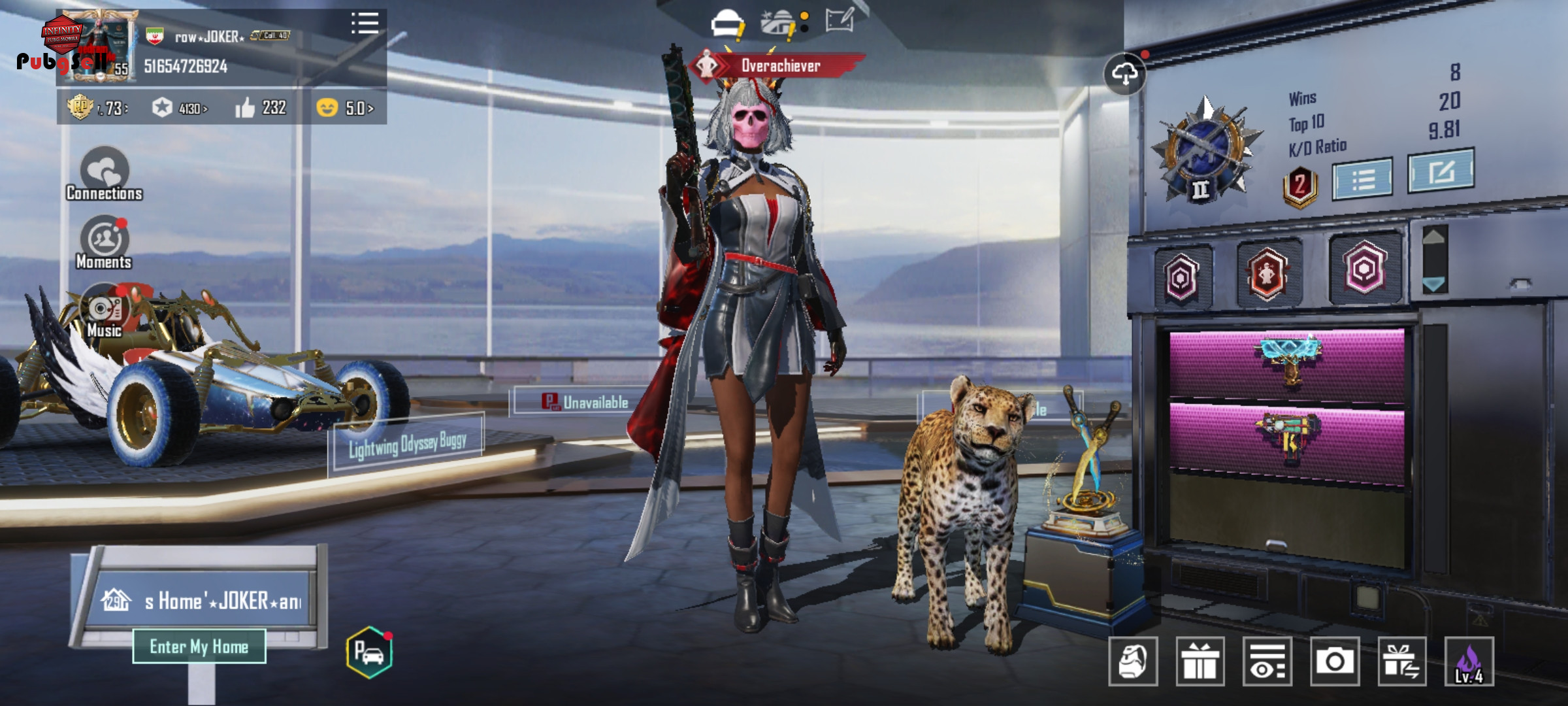Edit the profile showcase with pencil icon

point(840,21)
